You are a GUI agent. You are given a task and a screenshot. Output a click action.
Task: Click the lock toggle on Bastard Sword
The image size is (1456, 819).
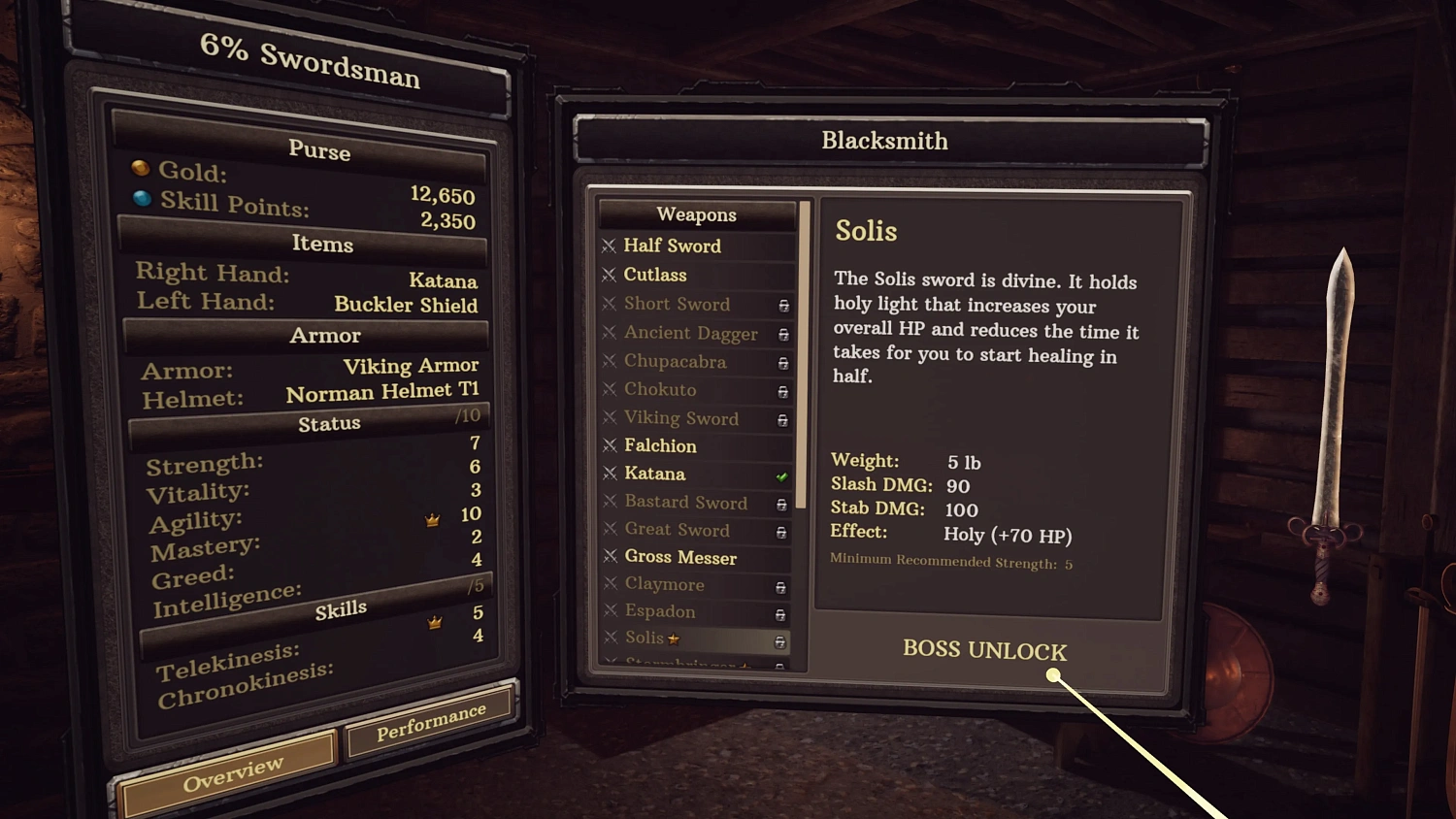(781, 504)
